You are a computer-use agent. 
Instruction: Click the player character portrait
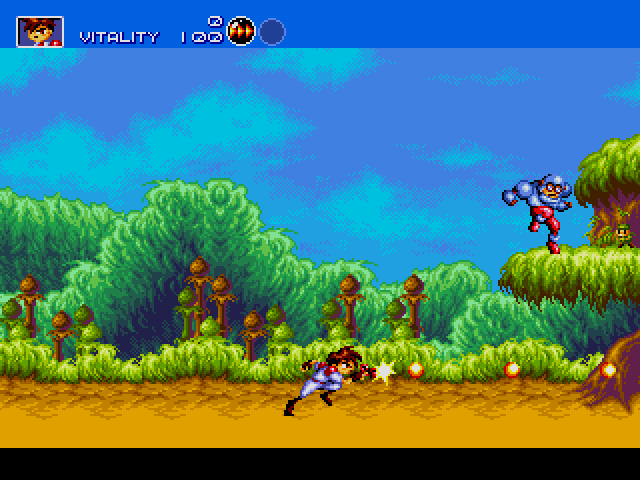coord(40,31)
